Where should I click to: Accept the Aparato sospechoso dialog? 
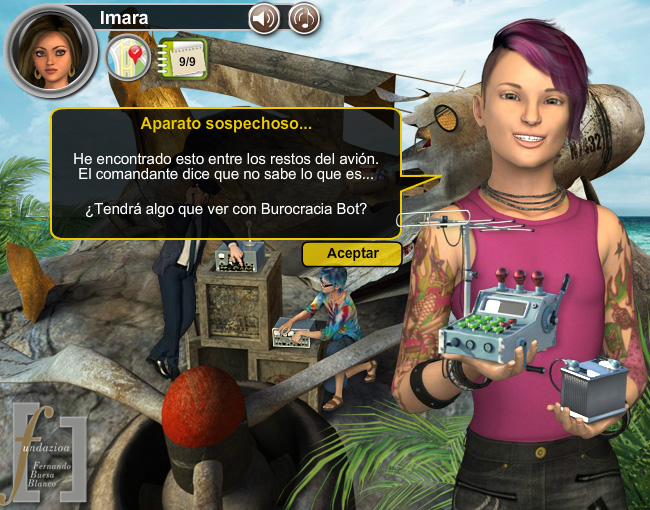(x=352, y=254)
